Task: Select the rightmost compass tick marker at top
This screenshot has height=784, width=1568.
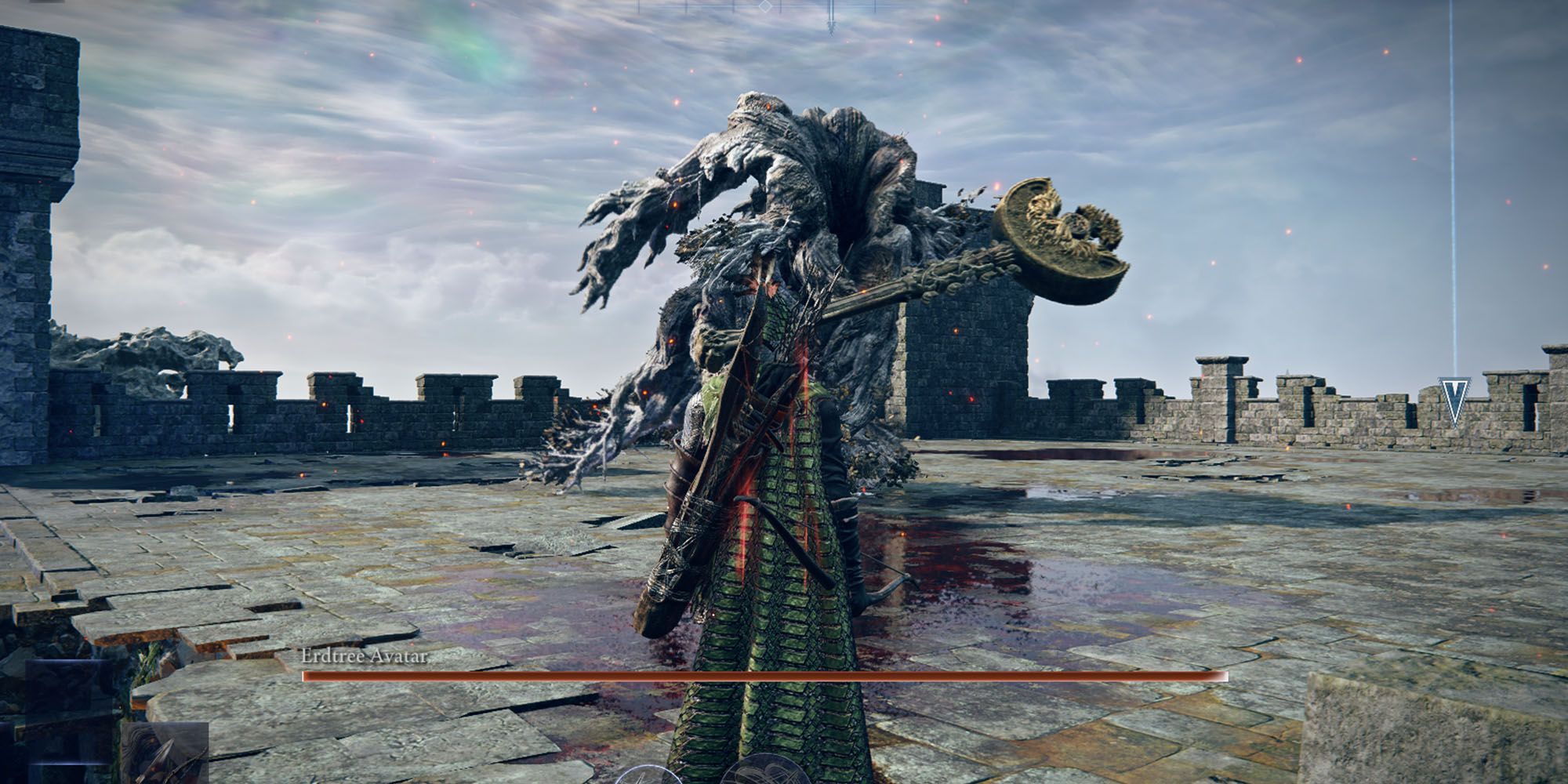Action: click(x=875, y=6)
